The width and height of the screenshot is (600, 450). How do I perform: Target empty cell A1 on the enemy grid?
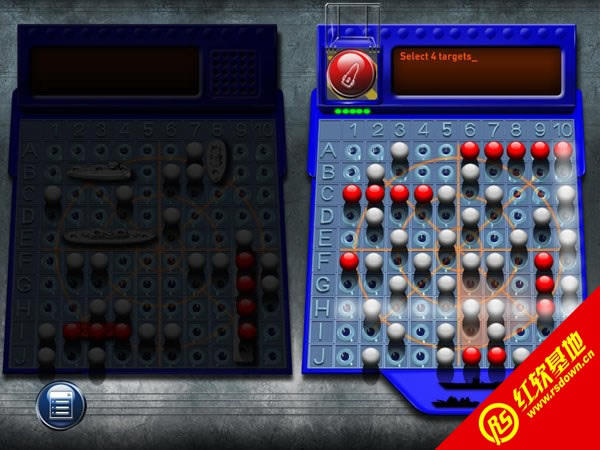click(351, 151)
